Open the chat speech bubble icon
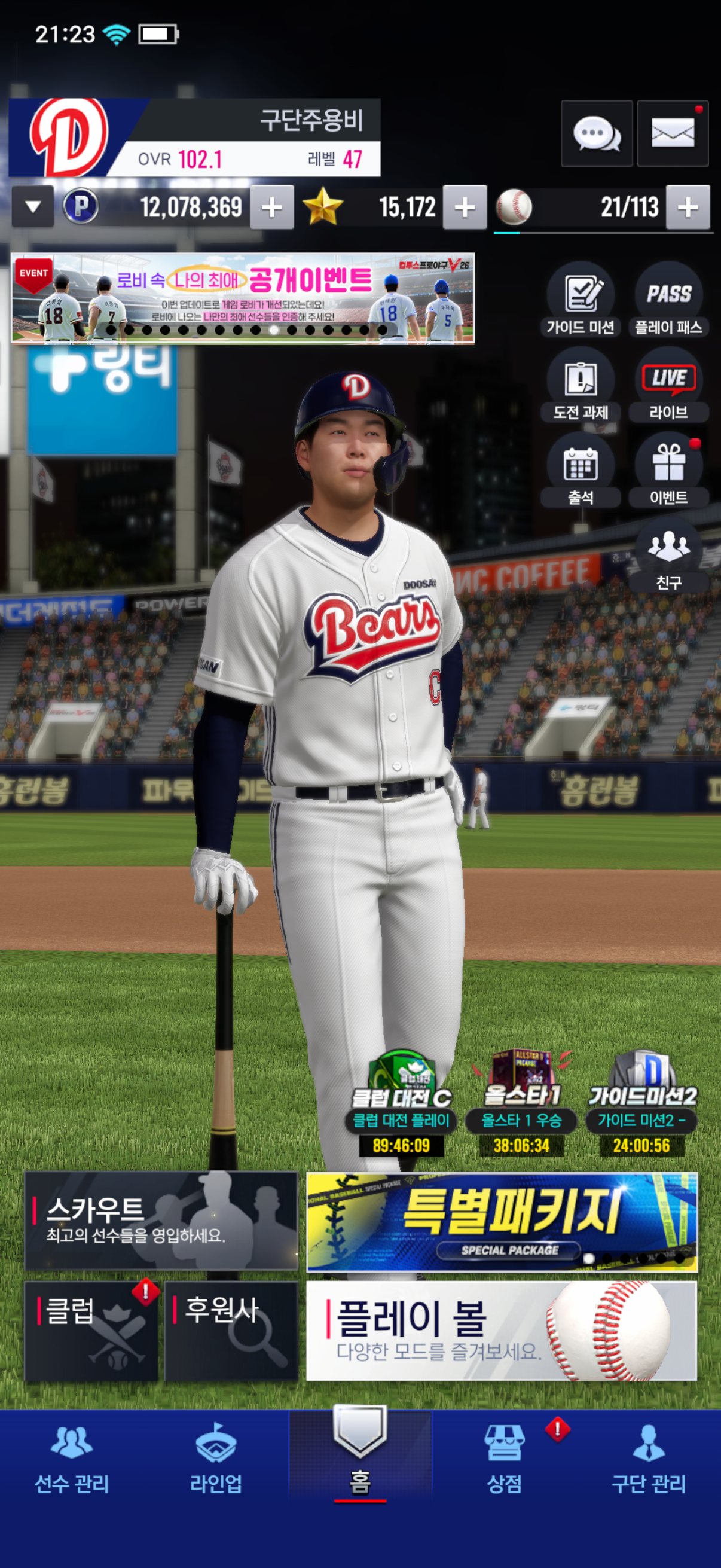 (596, 133)
